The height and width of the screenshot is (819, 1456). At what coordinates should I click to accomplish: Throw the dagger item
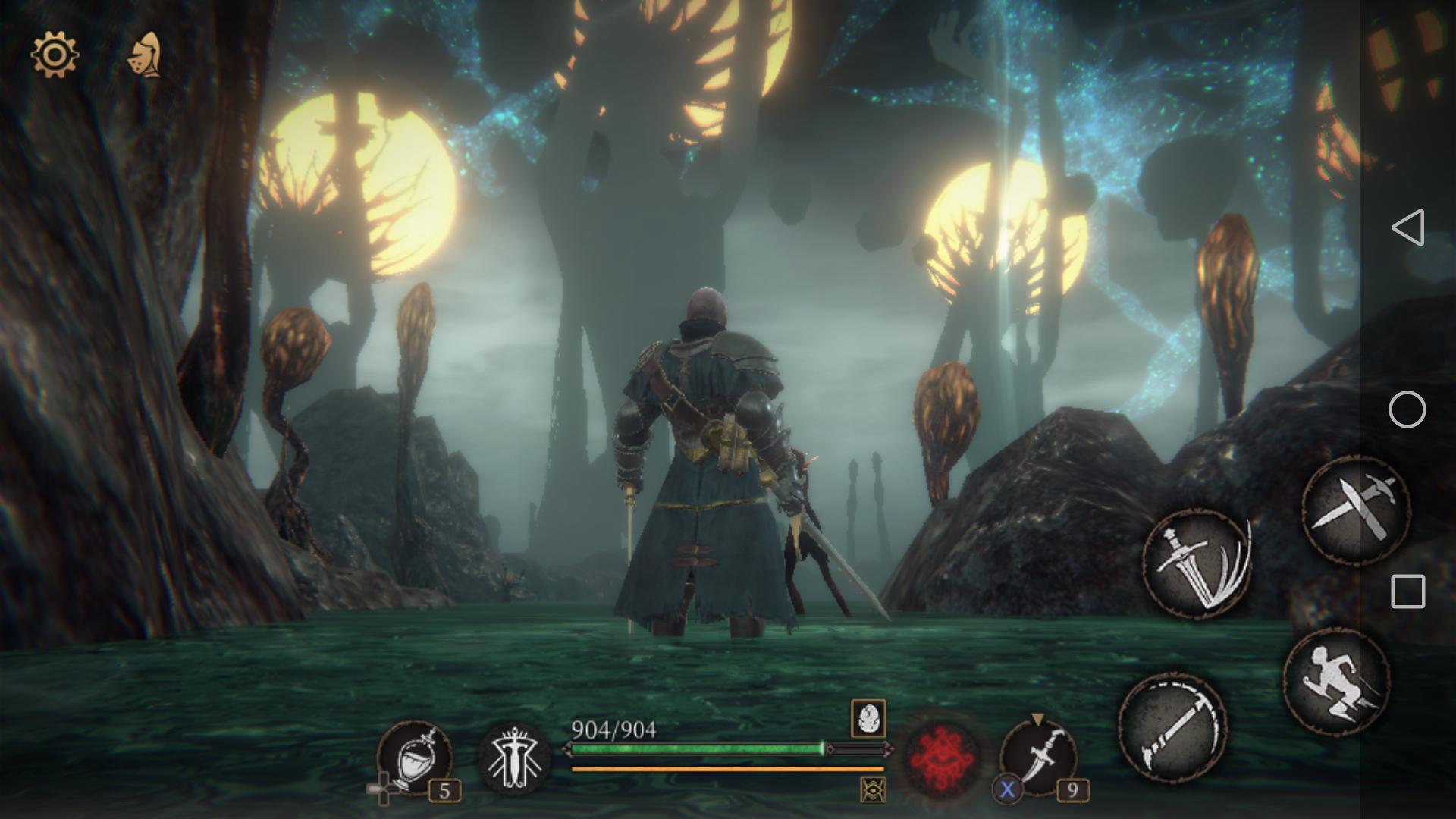pyautogui.click(x=1038, y=755)
